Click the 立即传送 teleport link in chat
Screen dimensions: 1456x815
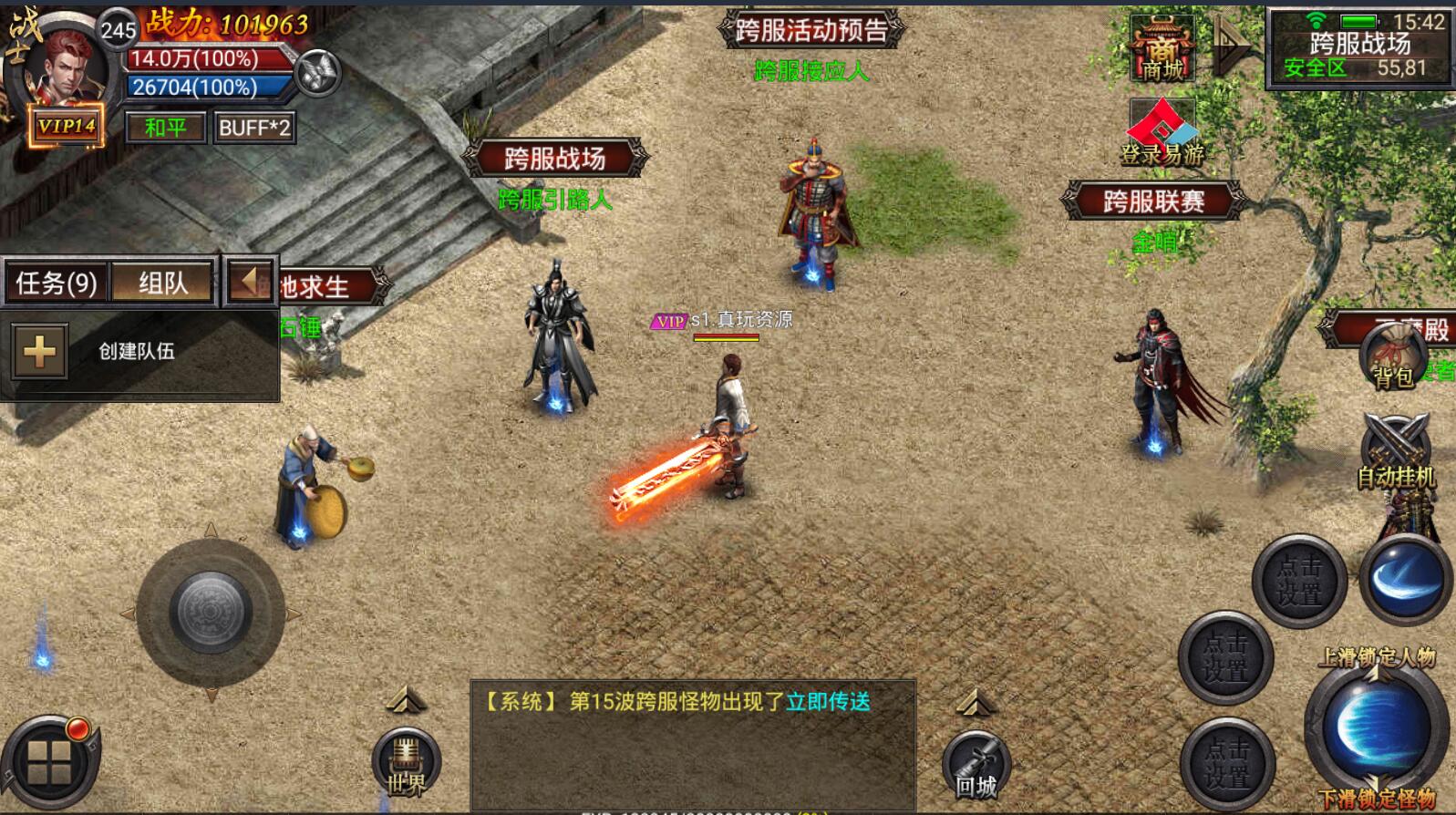pos(829,701)
